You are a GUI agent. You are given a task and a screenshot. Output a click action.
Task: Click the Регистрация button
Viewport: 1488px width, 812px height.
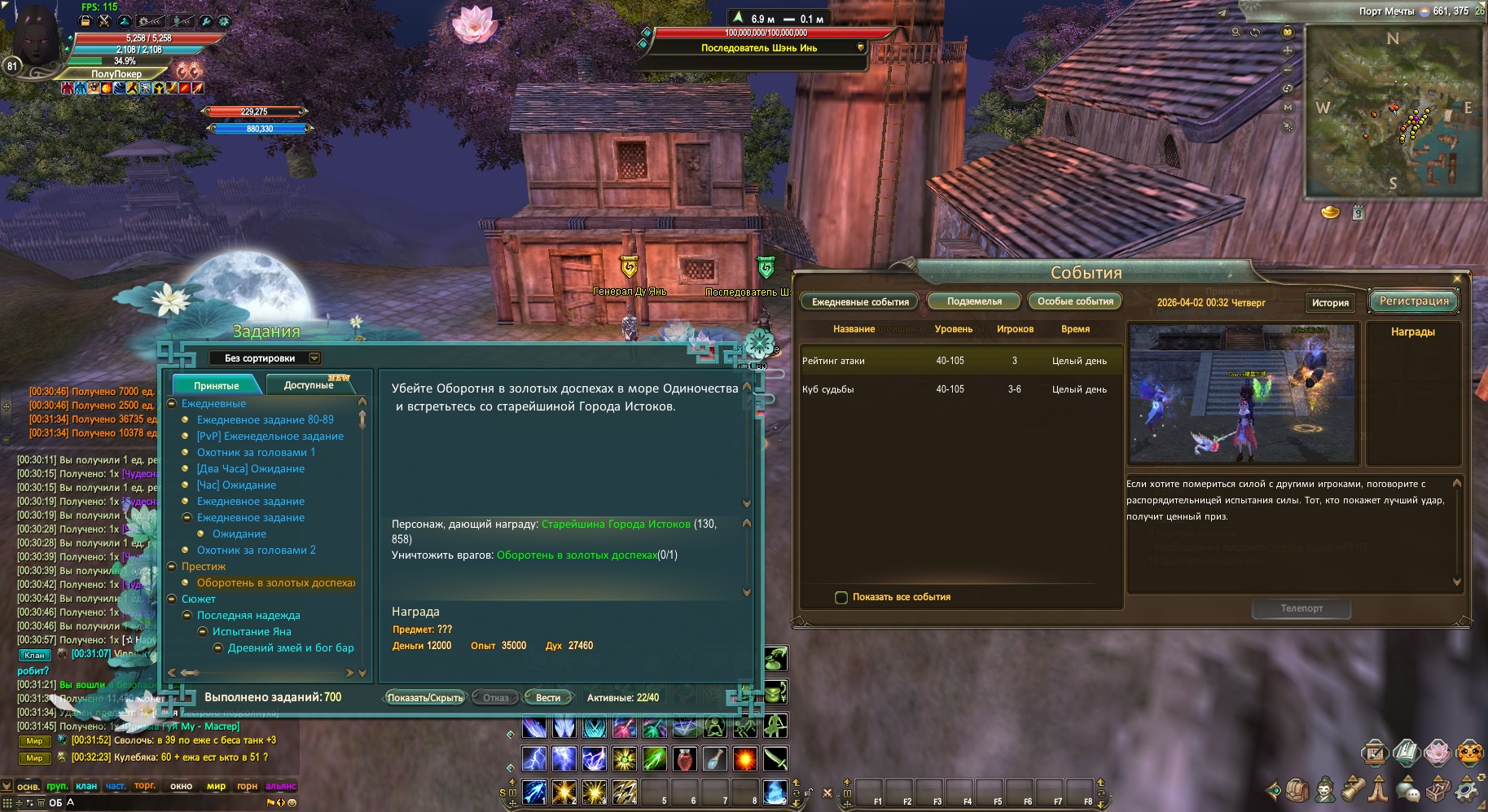[x=1414, y=301]
